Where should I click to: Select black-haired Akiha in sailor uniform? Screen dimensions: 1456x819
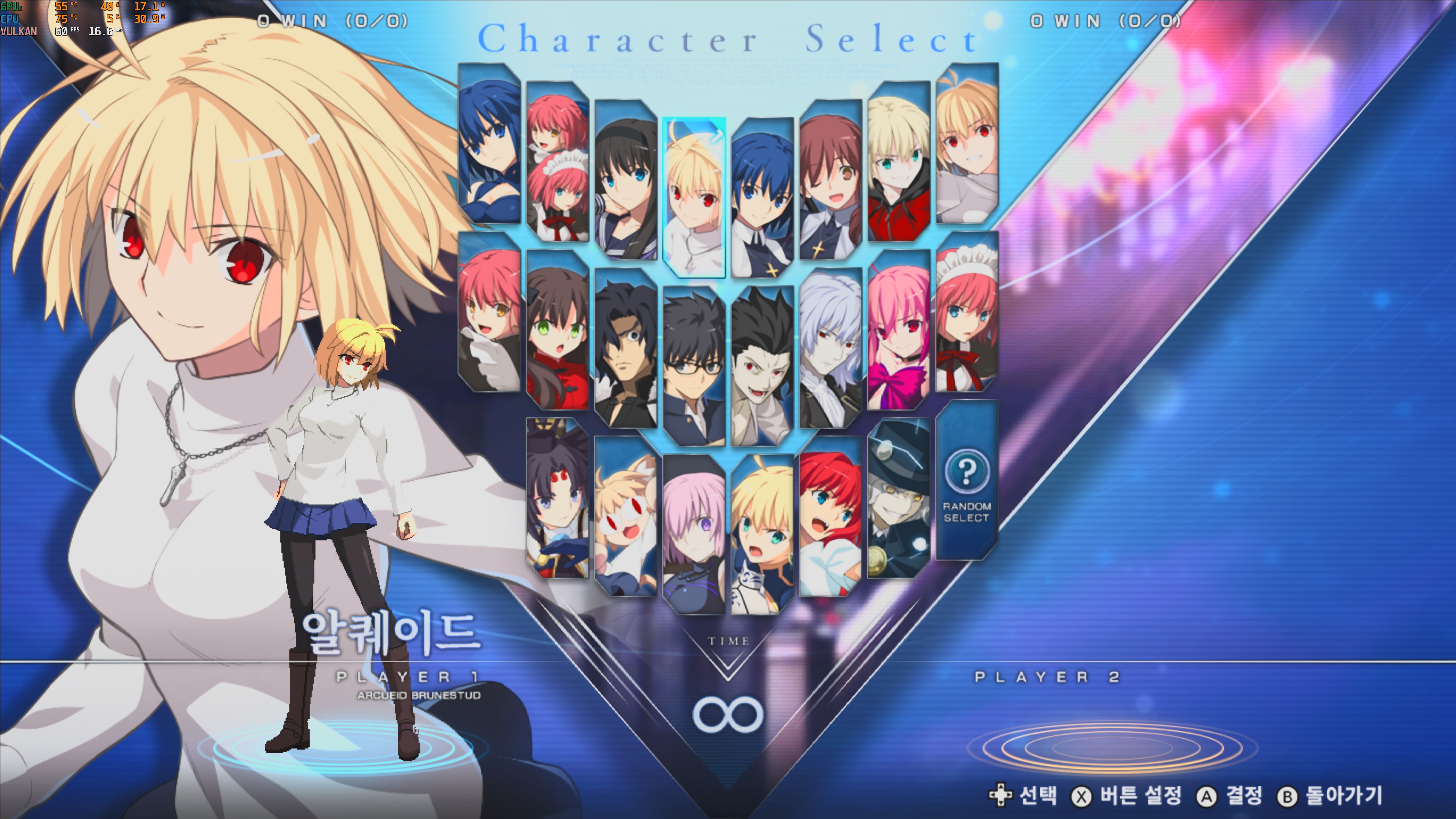tap(626, 180)
